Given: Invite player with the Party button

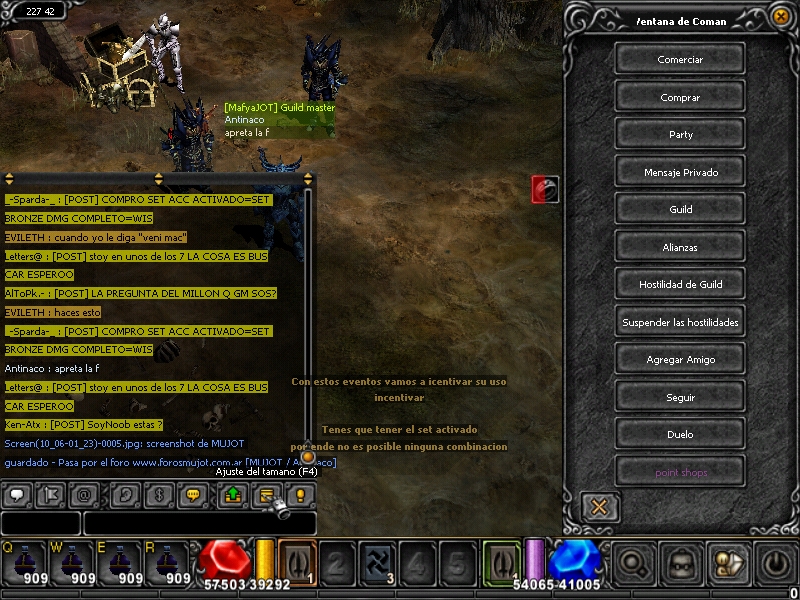Looking at the screenshot, I should (680, 135).
